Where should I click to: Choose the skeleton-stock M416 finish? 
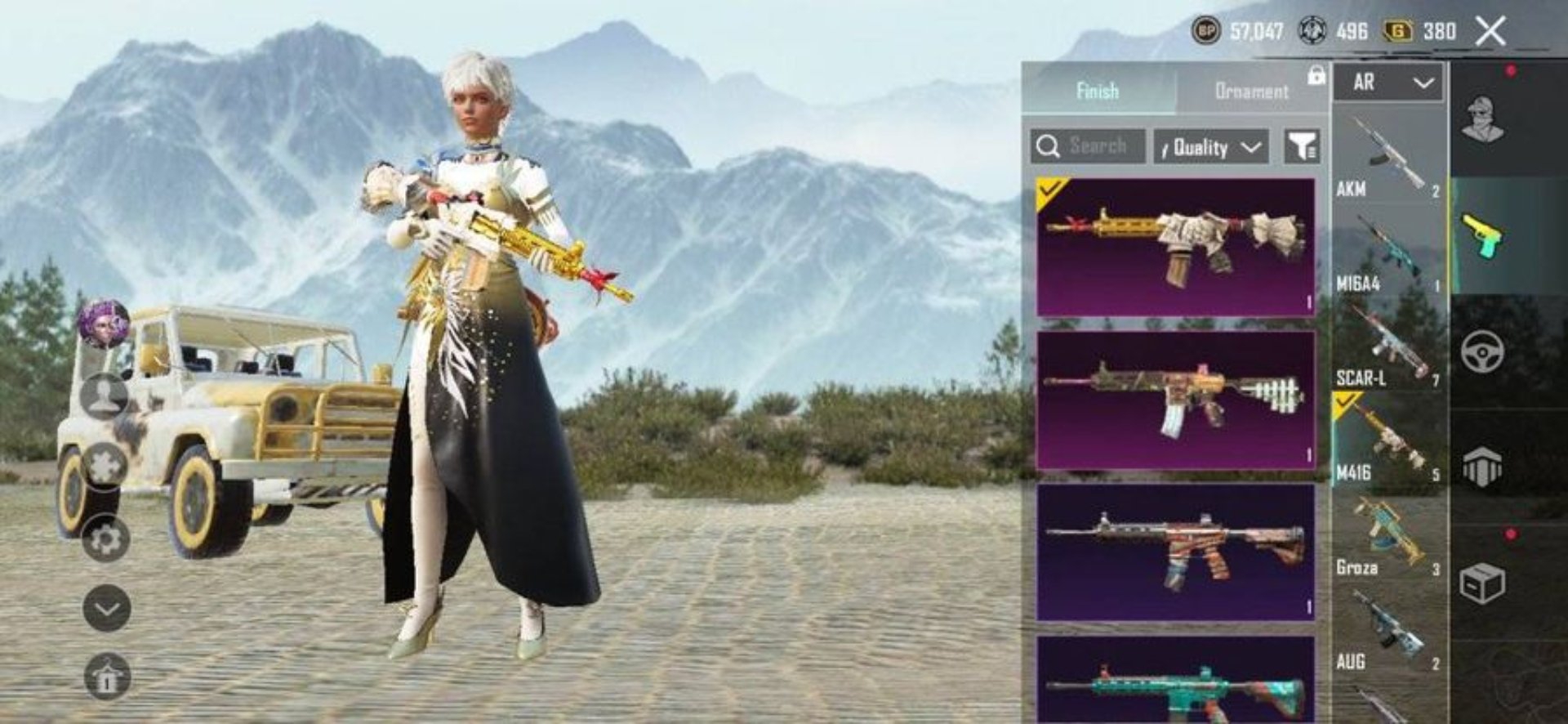[x=1175, y=400]
